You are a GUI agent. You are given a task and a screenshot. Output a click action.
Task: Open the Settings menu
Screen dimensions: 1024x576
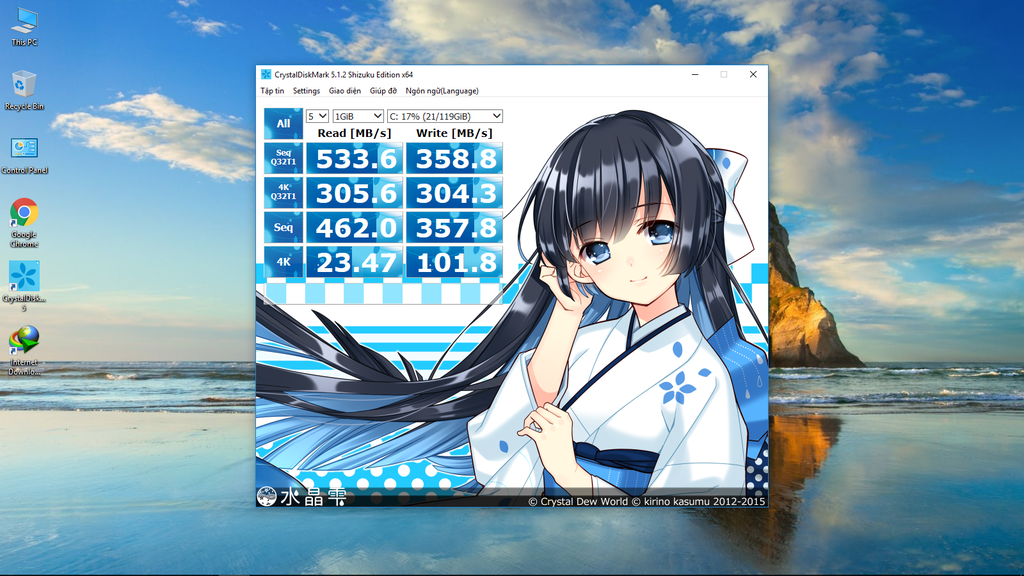306,91
